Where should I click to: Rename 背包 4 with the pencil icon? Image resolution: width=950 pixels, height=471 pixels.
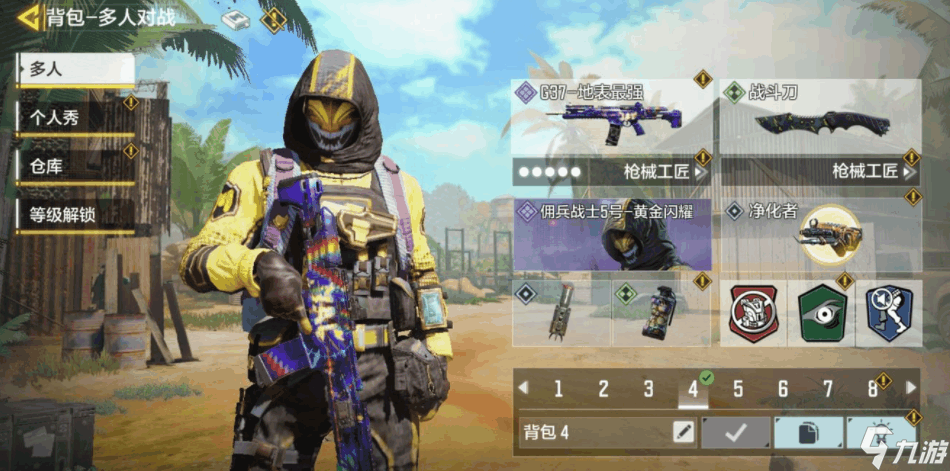683,432
